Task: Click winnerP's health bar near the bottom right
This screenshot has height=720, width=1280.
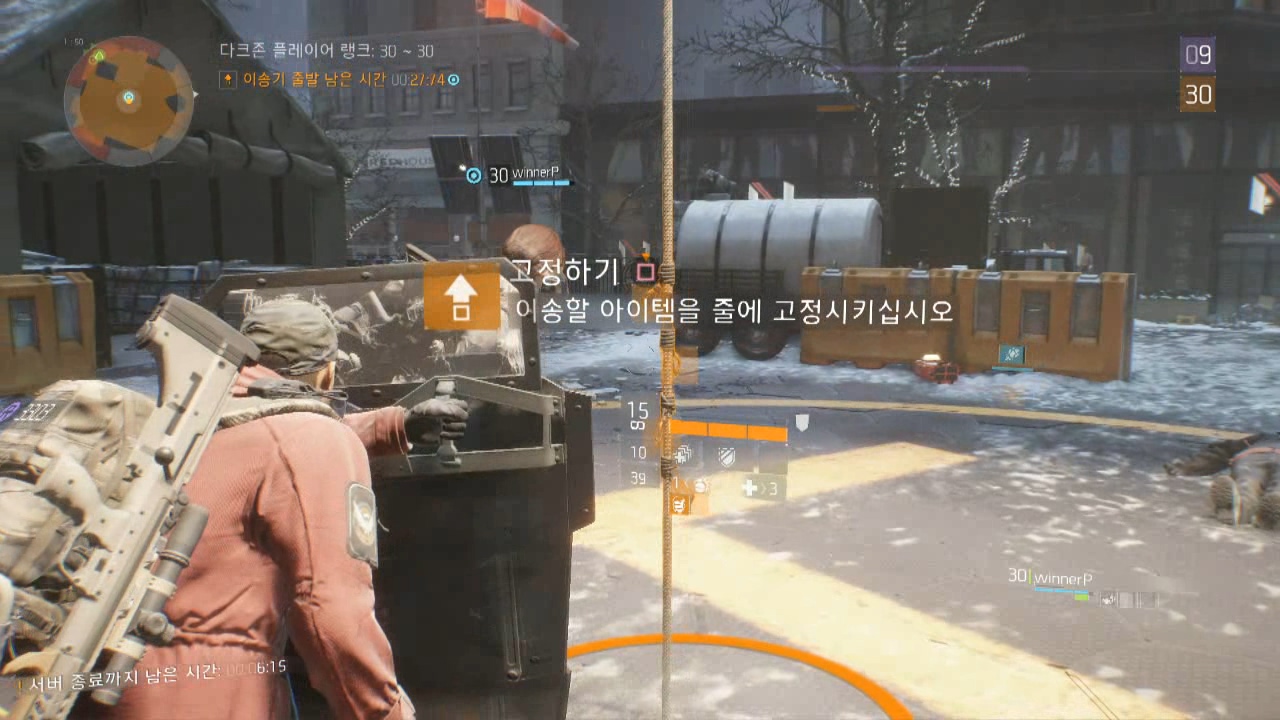Action: [1062, 590]
